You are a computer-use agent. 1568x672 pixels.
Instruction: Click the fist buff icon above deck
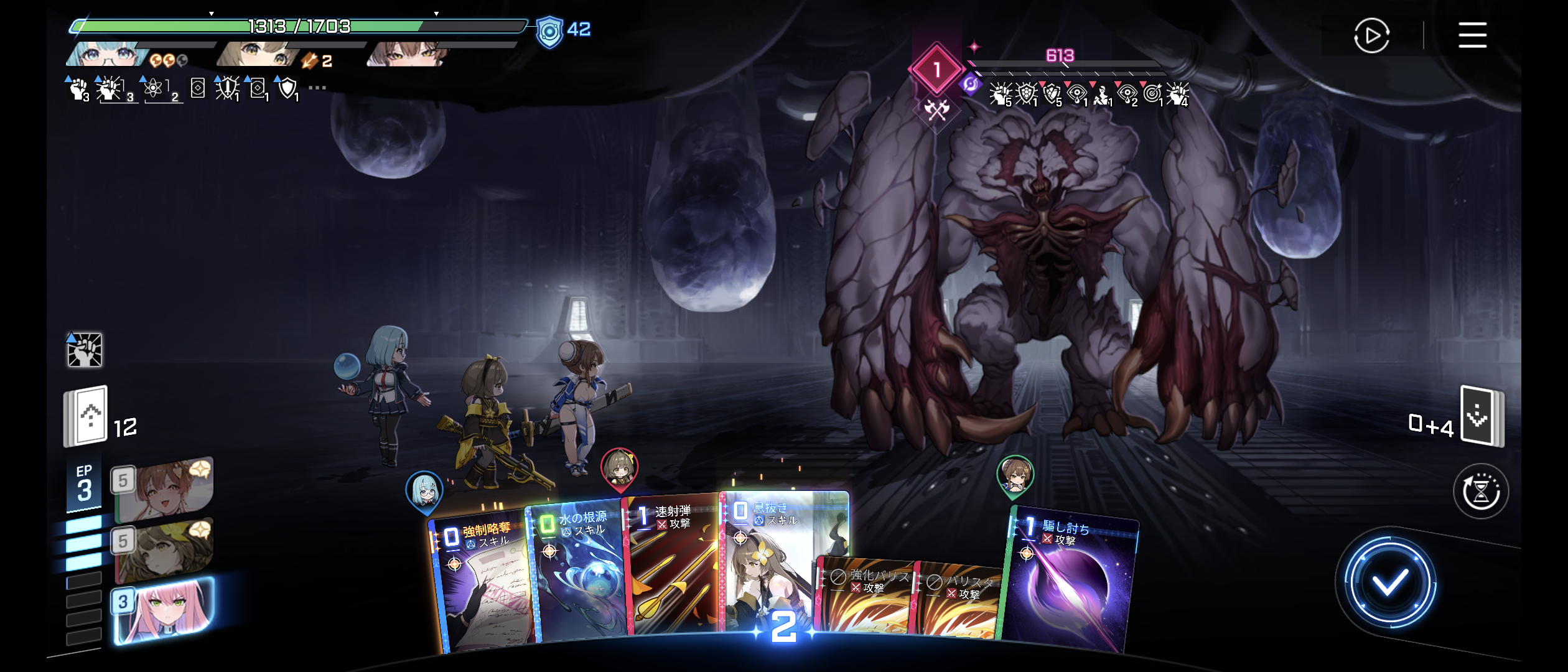pyautogui.click(x=84, y=350)
